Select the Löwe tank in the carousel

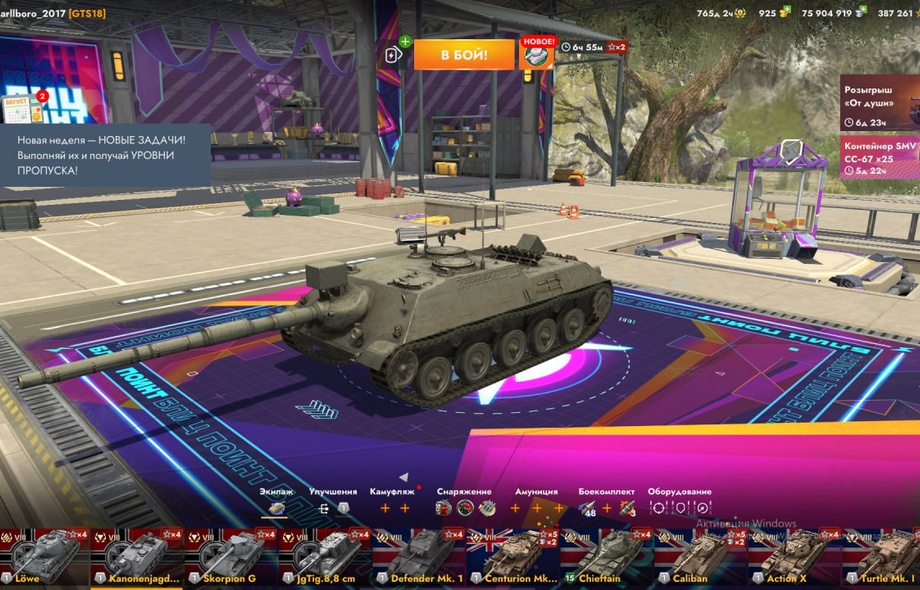click(44, 557)
